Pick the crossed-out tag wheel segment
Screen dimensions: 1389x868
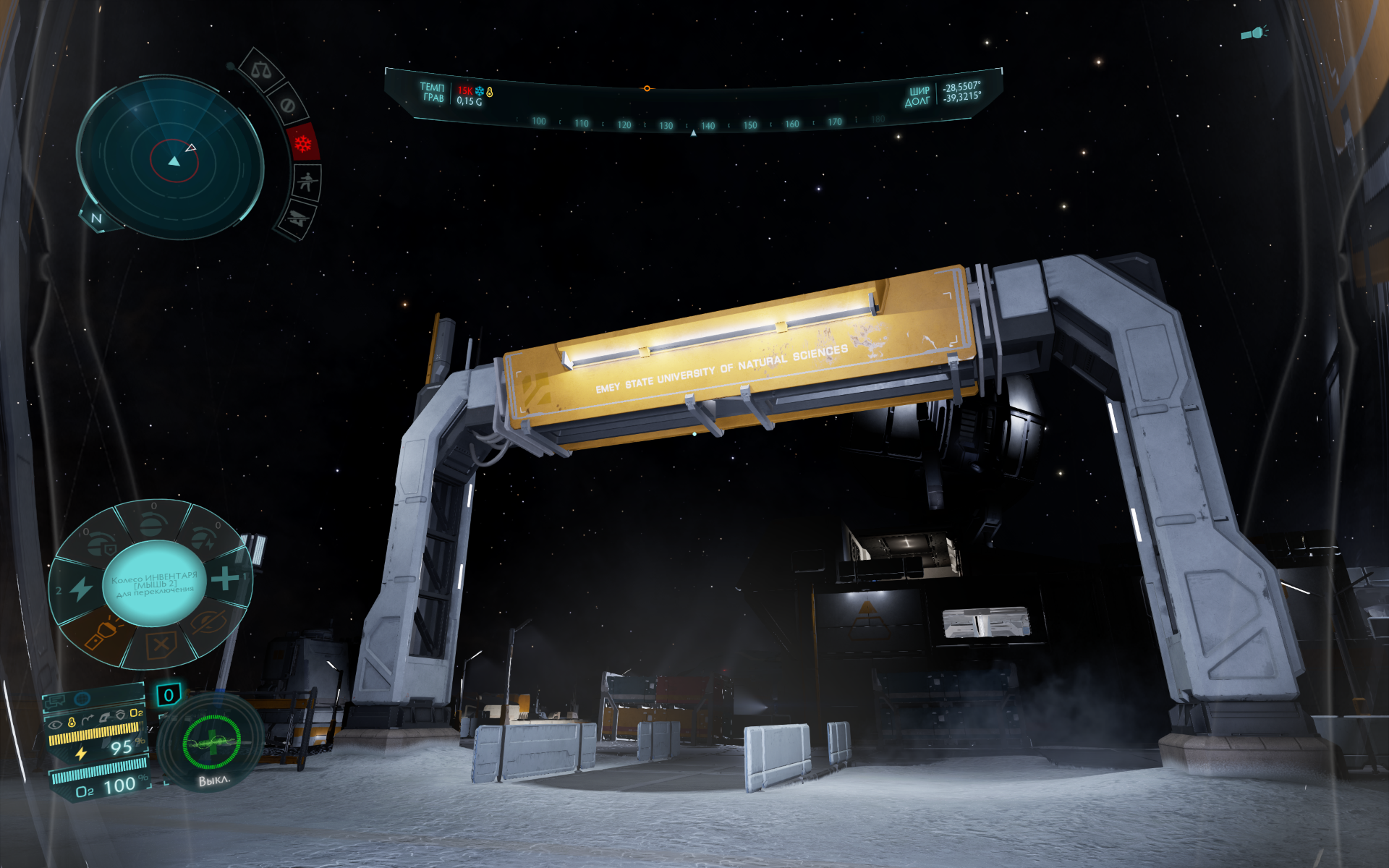tap(161, 644)
